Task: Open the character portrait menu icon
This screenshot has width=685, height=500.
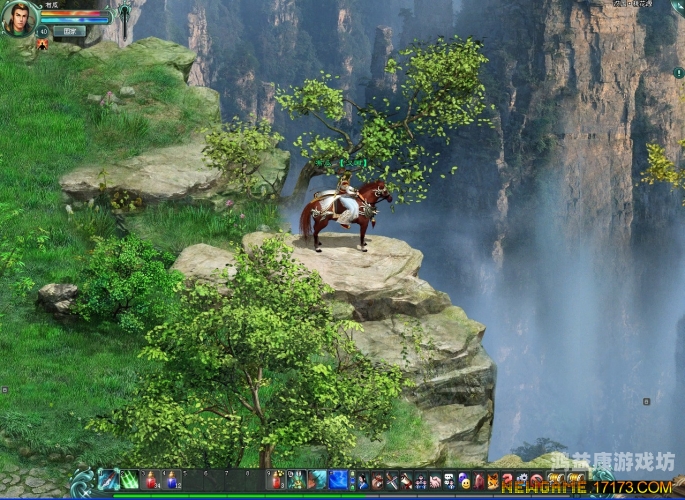Action: (x=363, y=481)
